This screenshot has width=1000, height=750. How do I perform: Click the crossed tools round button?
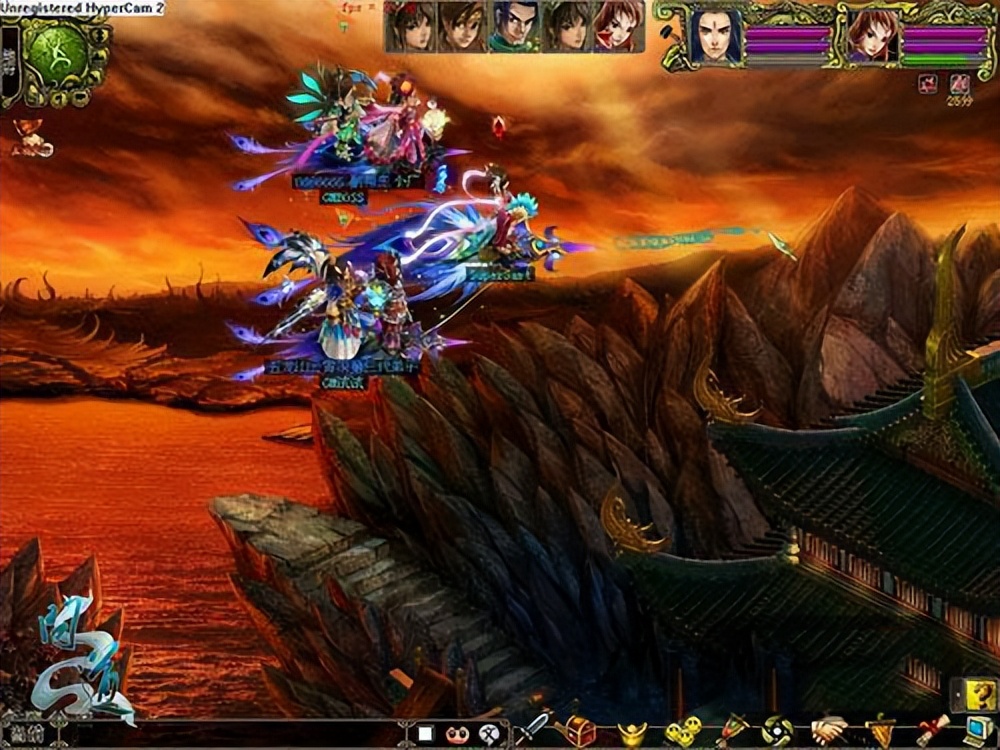coord(489,733)
